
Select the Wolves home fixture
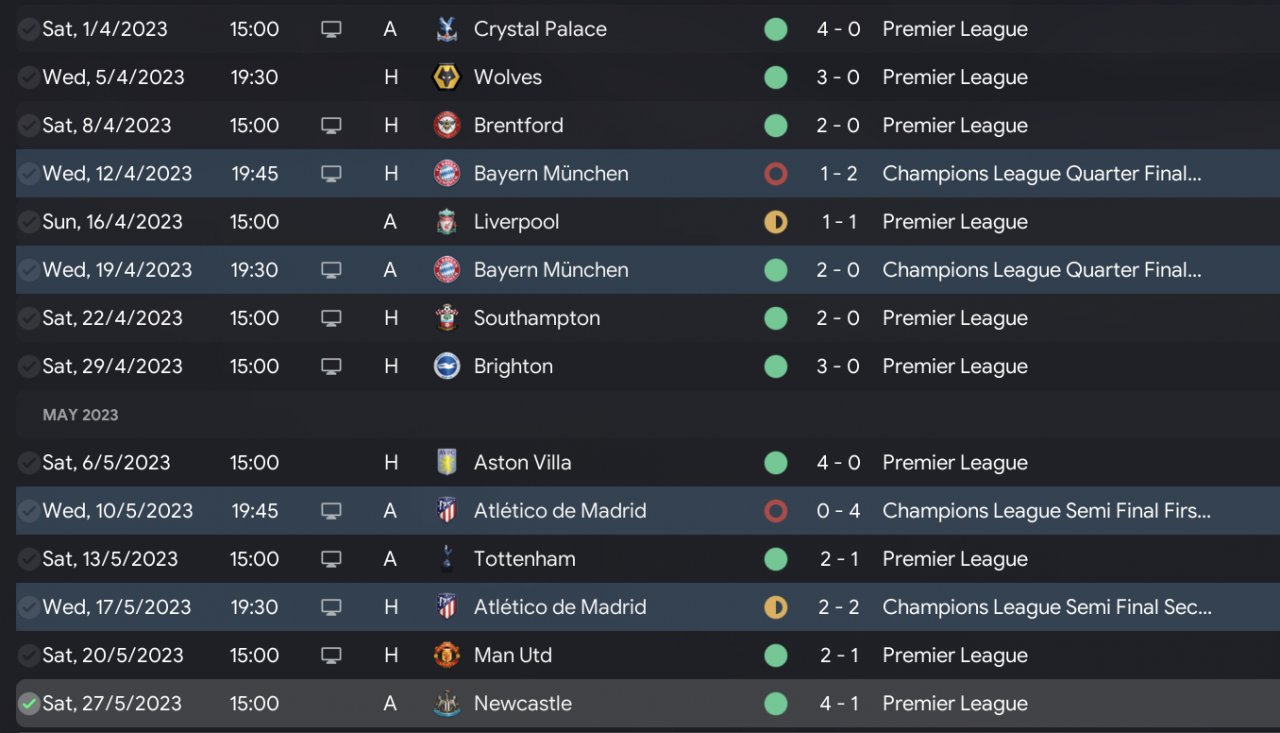click(x=640, y=77)
